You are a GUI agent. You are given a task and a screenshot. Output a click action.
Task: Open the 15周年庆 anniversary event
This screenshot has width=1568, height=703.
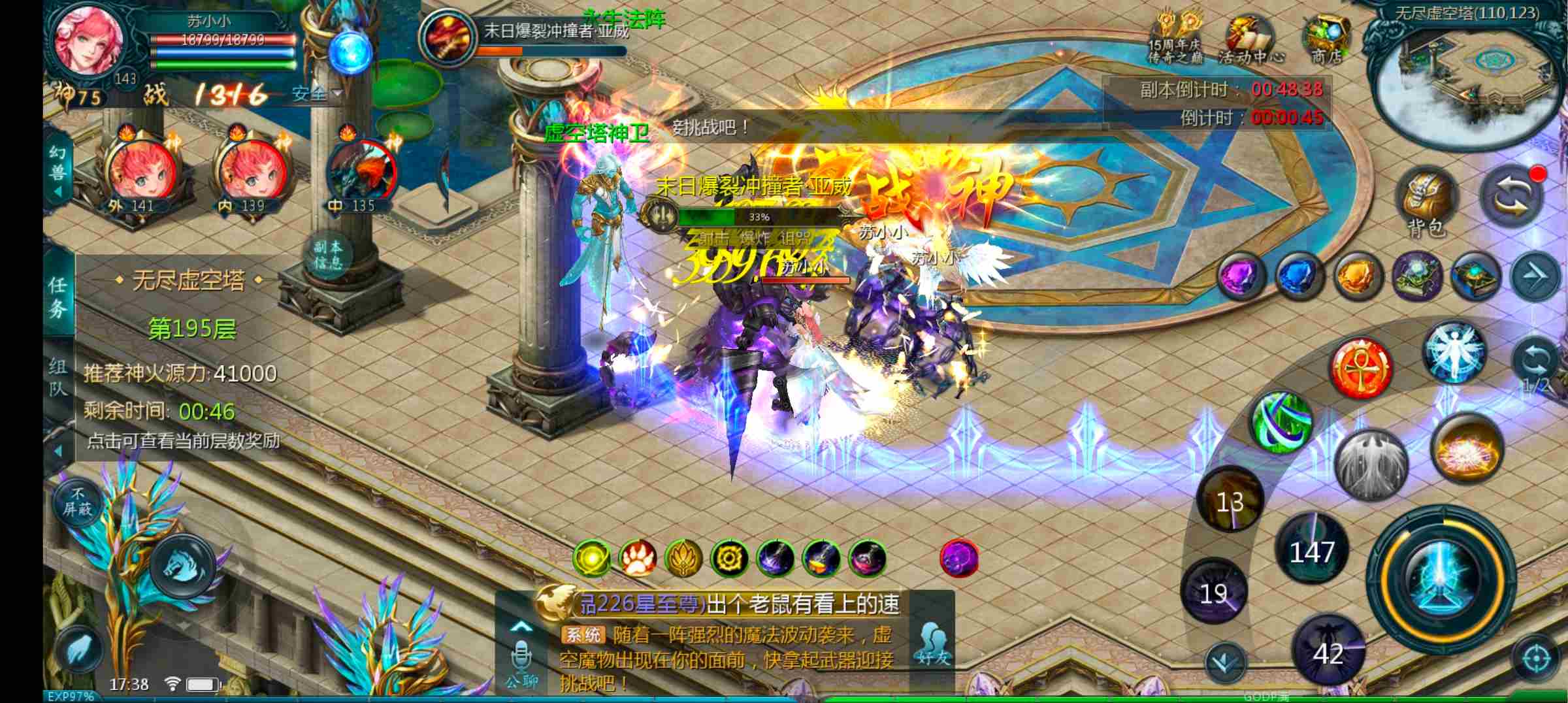pos(1176,38)
